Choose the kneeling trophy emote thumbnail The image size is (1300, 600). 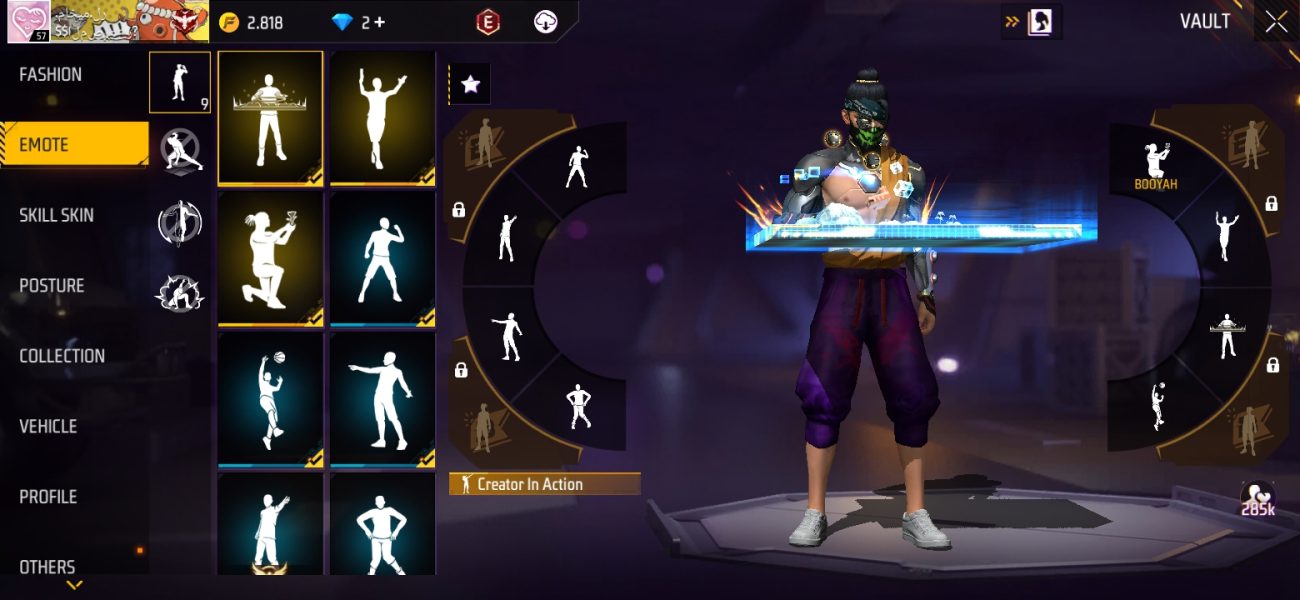click(270, 258)
